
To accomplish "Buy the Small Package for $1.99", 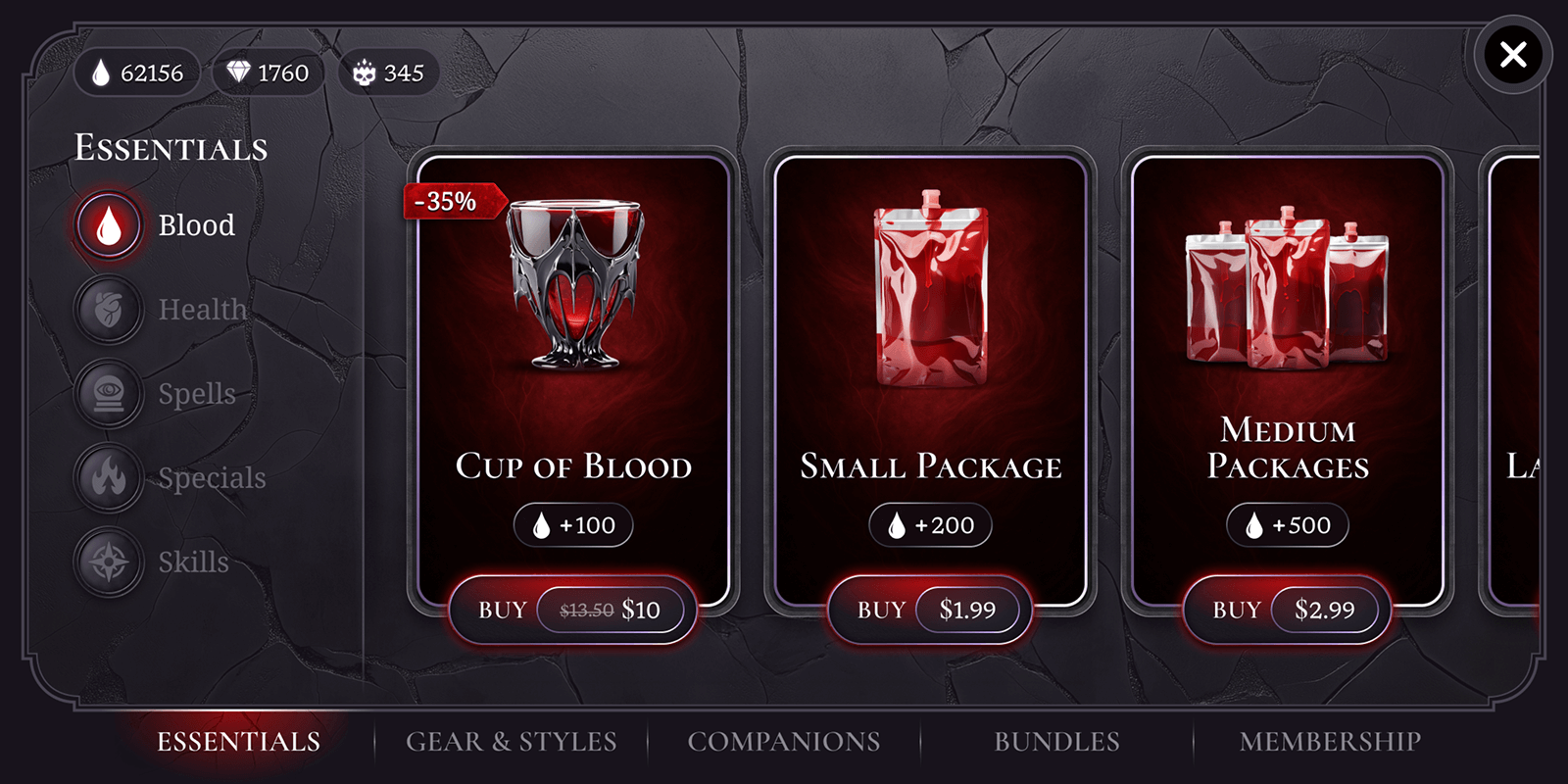I will (x=929, y=609).
